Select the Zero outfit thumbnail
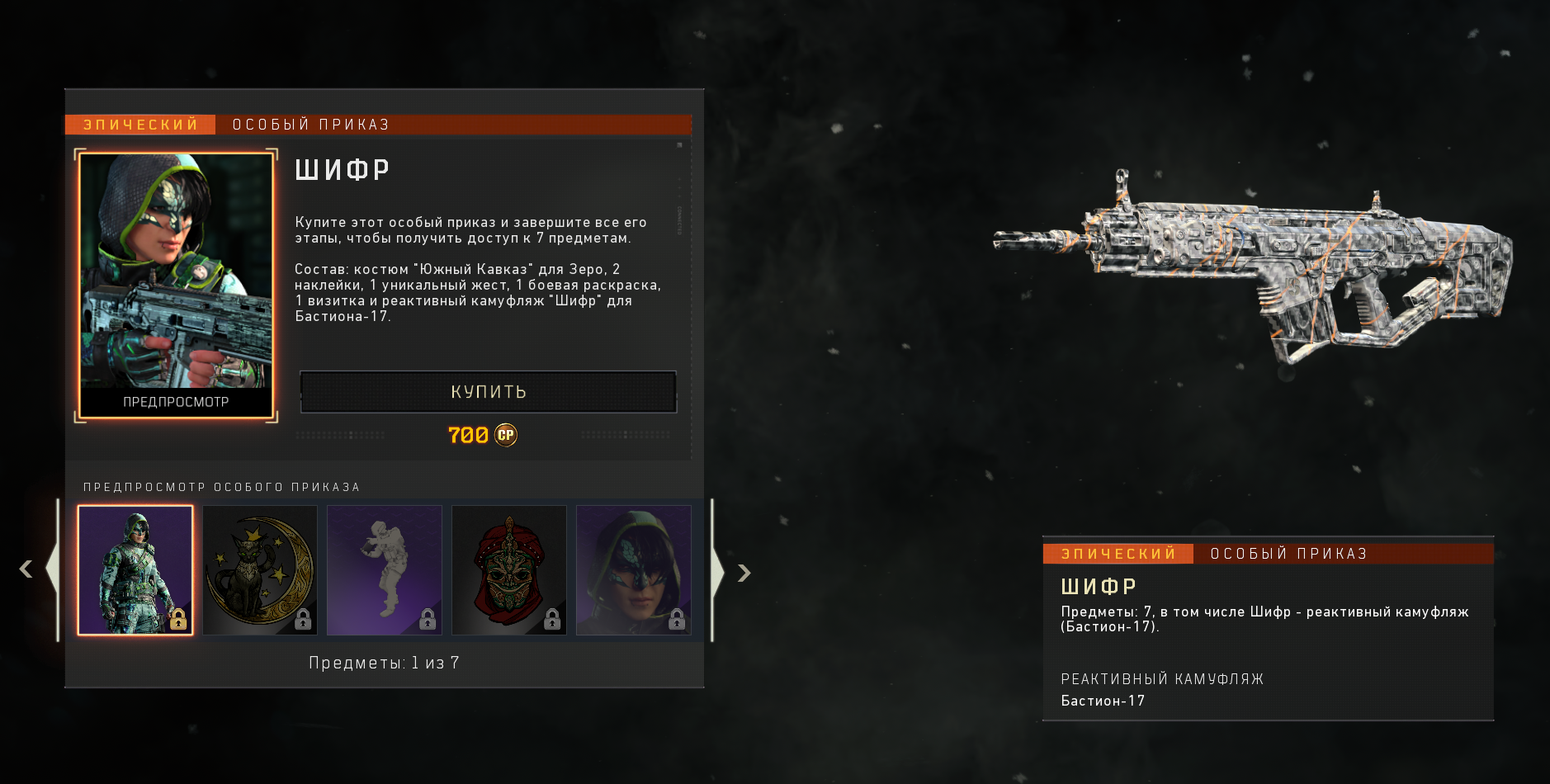The height and width of the screenshot is (784, 1550). [x=135, y=570]
